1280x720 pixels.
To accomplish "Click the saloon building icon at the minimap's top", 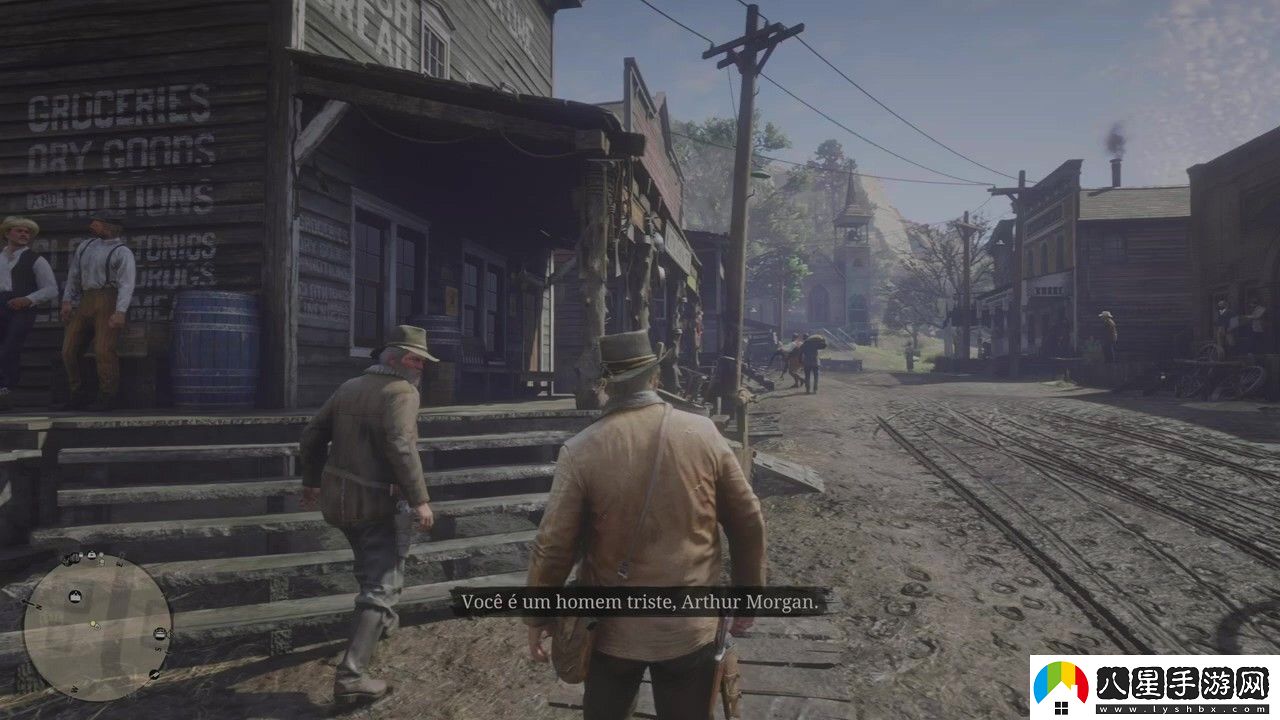I will (91, 556).
